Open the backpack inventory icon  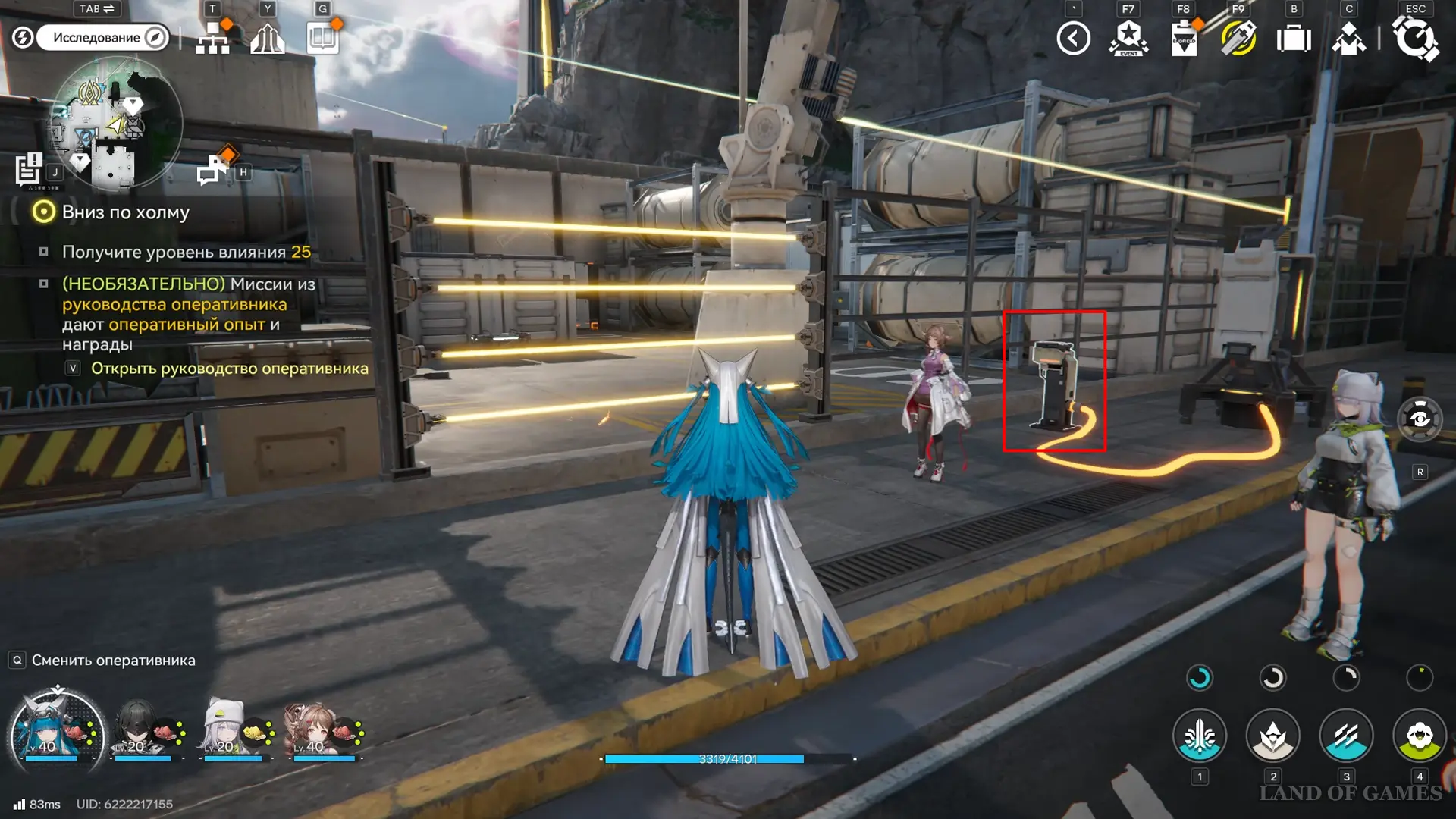(x=1294, y=39)
